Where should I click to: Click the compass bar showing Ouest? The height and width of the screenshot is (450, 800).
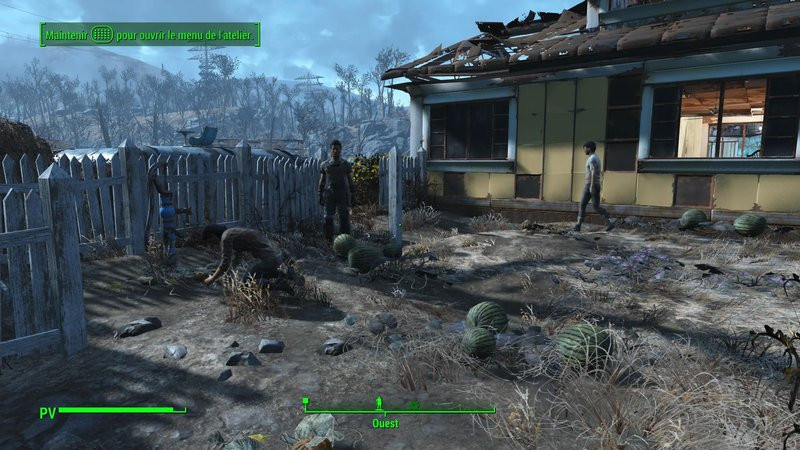400,406
